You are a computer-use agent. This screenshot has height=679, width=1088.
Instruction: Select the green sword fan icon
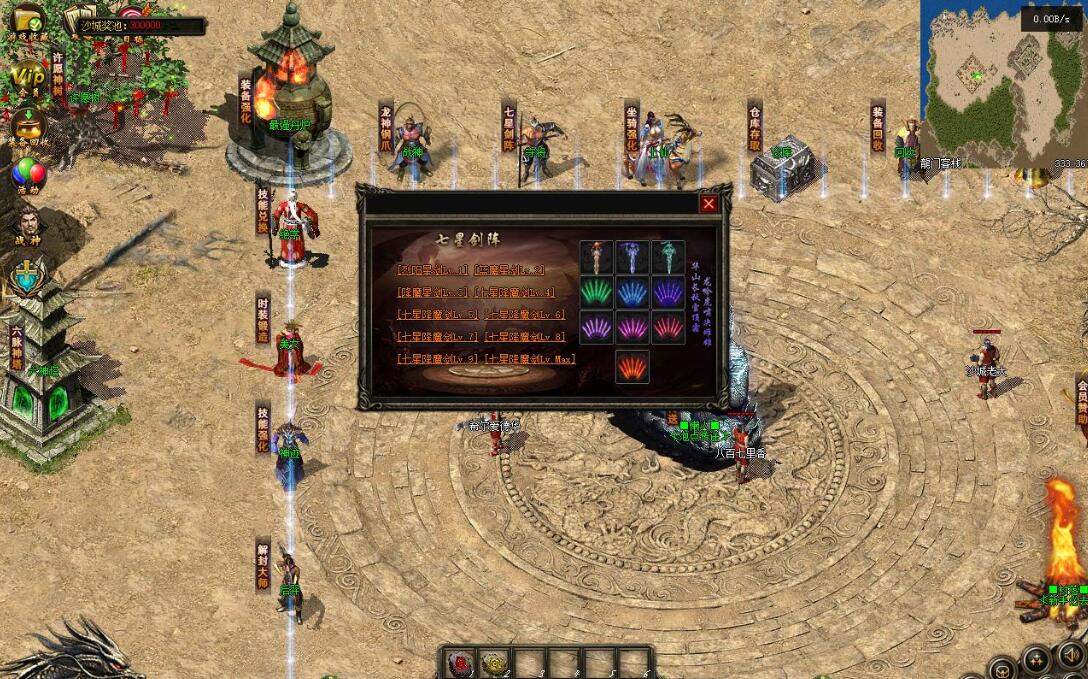pyautogui.click(x=597, y=292)
